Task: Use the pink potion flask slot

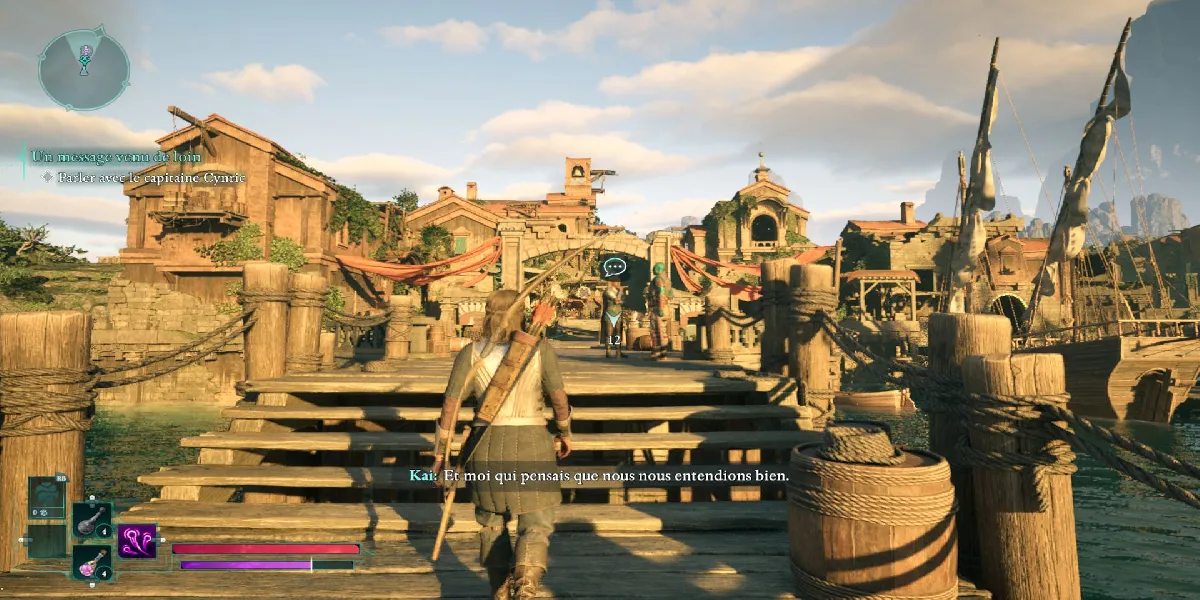Action: tap(92, 561)
